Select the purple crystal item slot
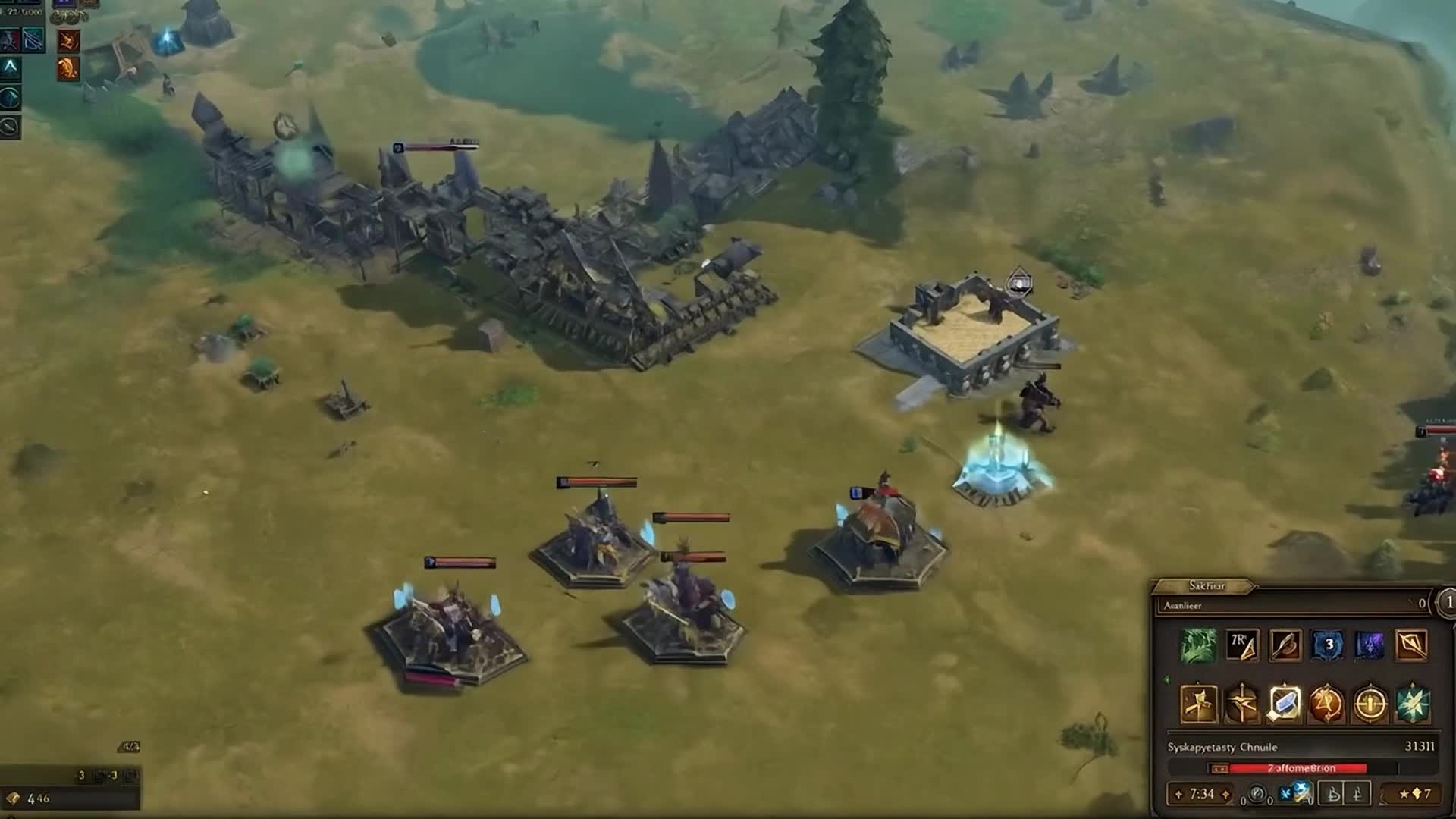 (1370, 645)
